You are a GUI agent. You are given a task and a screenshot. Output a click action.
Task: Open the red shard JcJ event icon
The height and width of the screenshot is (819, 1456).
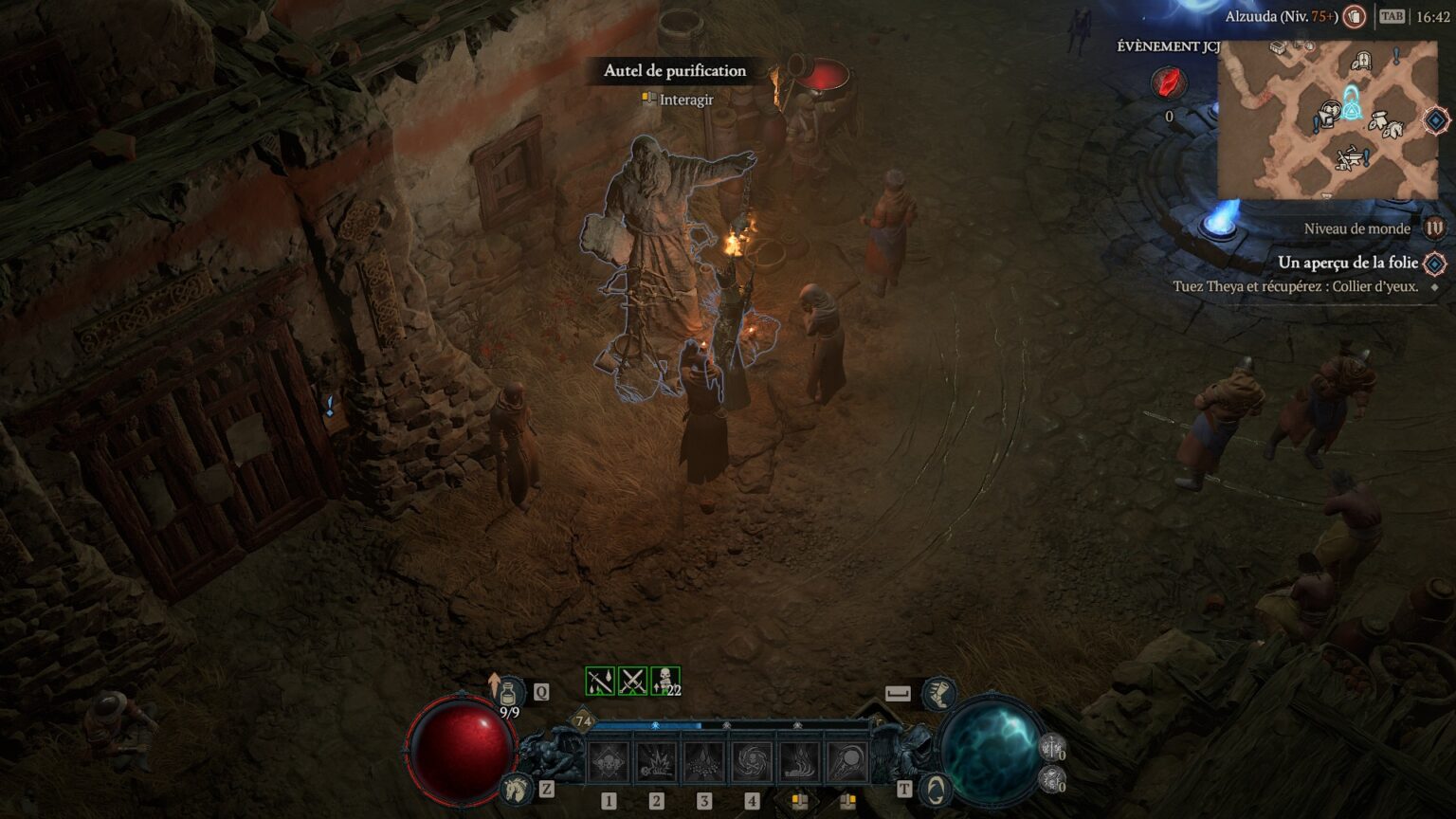[1169, 83]
